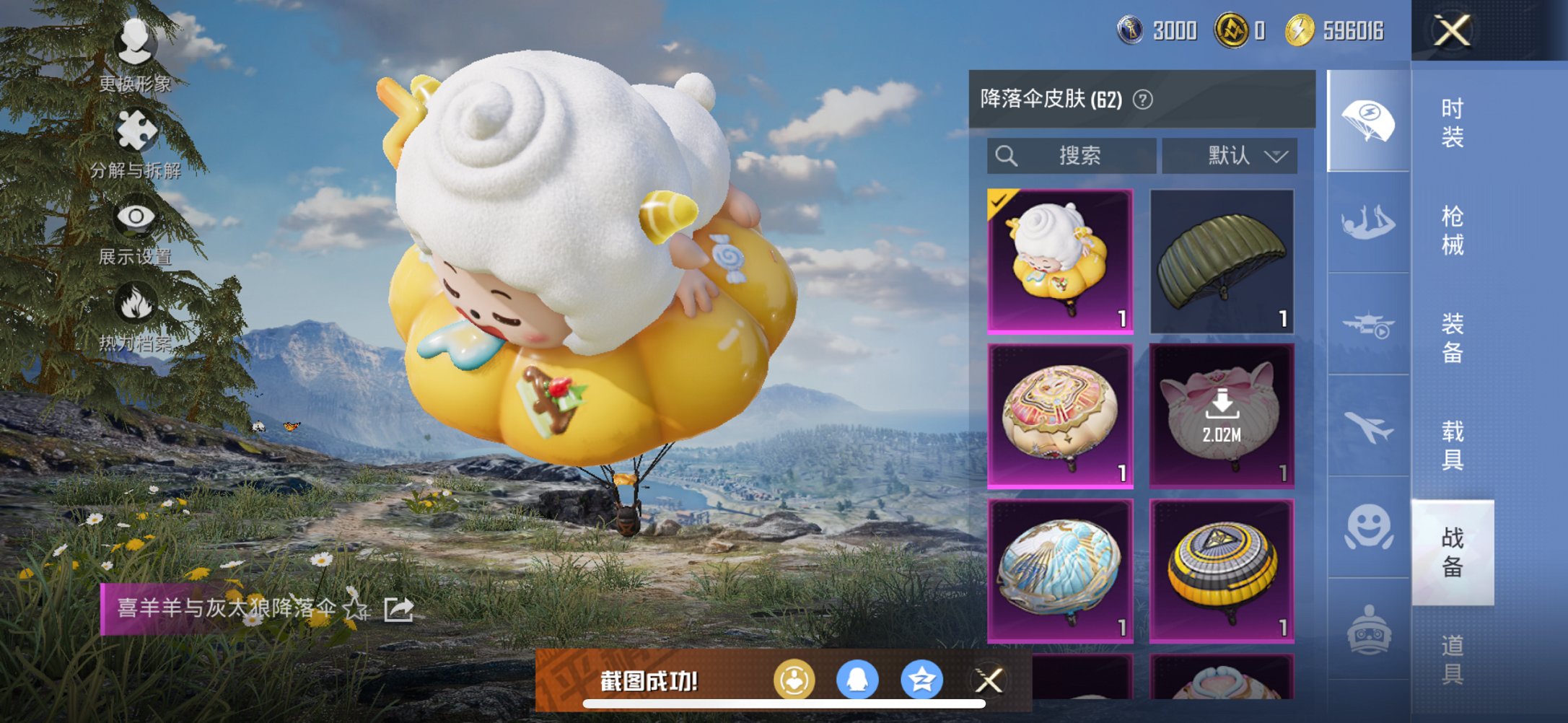Open the airplane skin category icon
This screenshot has height=723, width=1568.
1367,426
